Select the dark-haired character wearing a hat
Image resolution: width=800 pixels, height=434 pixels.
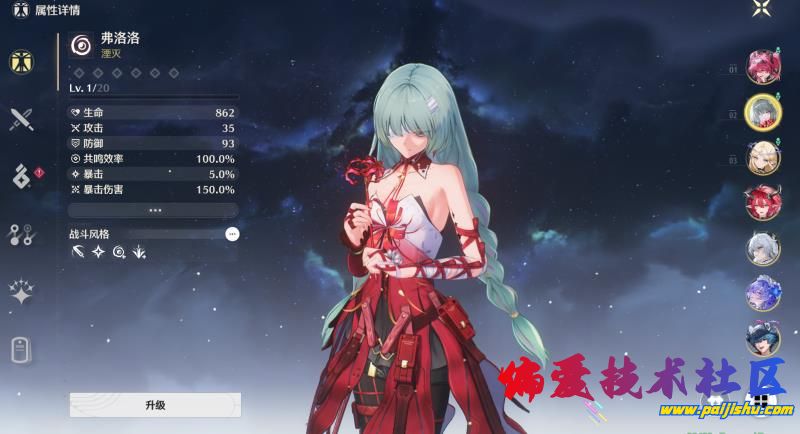pyautogui.click(x=763, y=338)
